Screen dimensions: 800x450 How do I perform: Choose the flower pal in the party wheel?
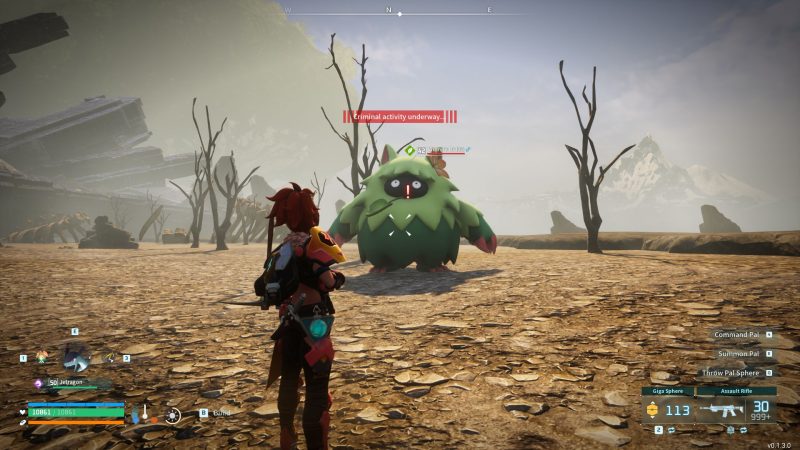42,357
